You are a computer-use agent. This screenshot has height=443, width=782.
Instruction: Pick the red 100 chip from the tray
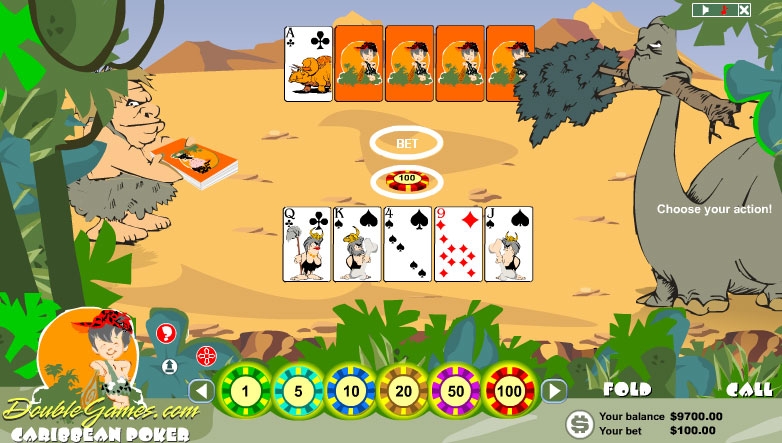click(509, 390)
